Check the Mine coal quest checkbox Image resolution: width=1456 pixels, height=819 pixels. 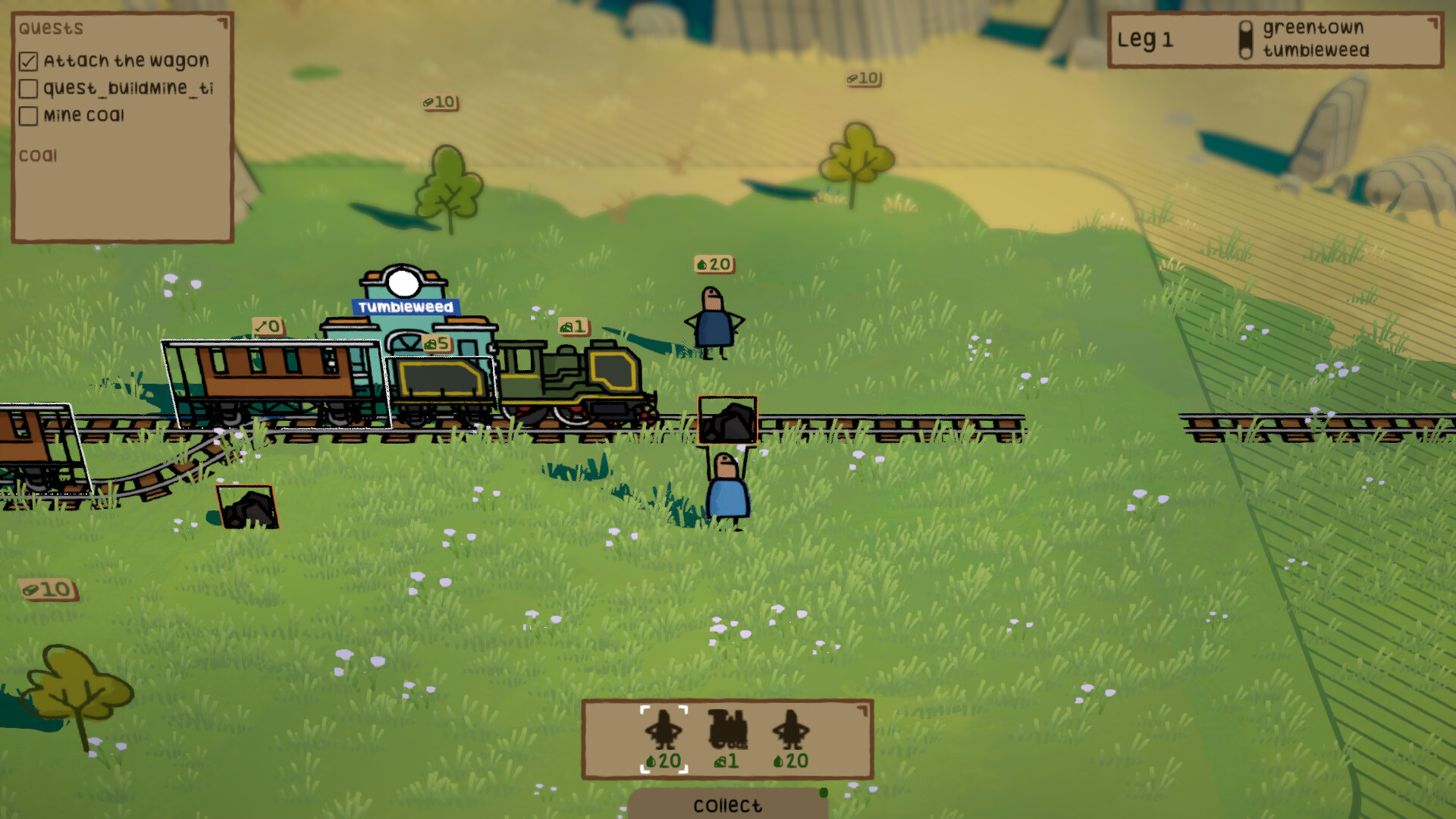29,115
